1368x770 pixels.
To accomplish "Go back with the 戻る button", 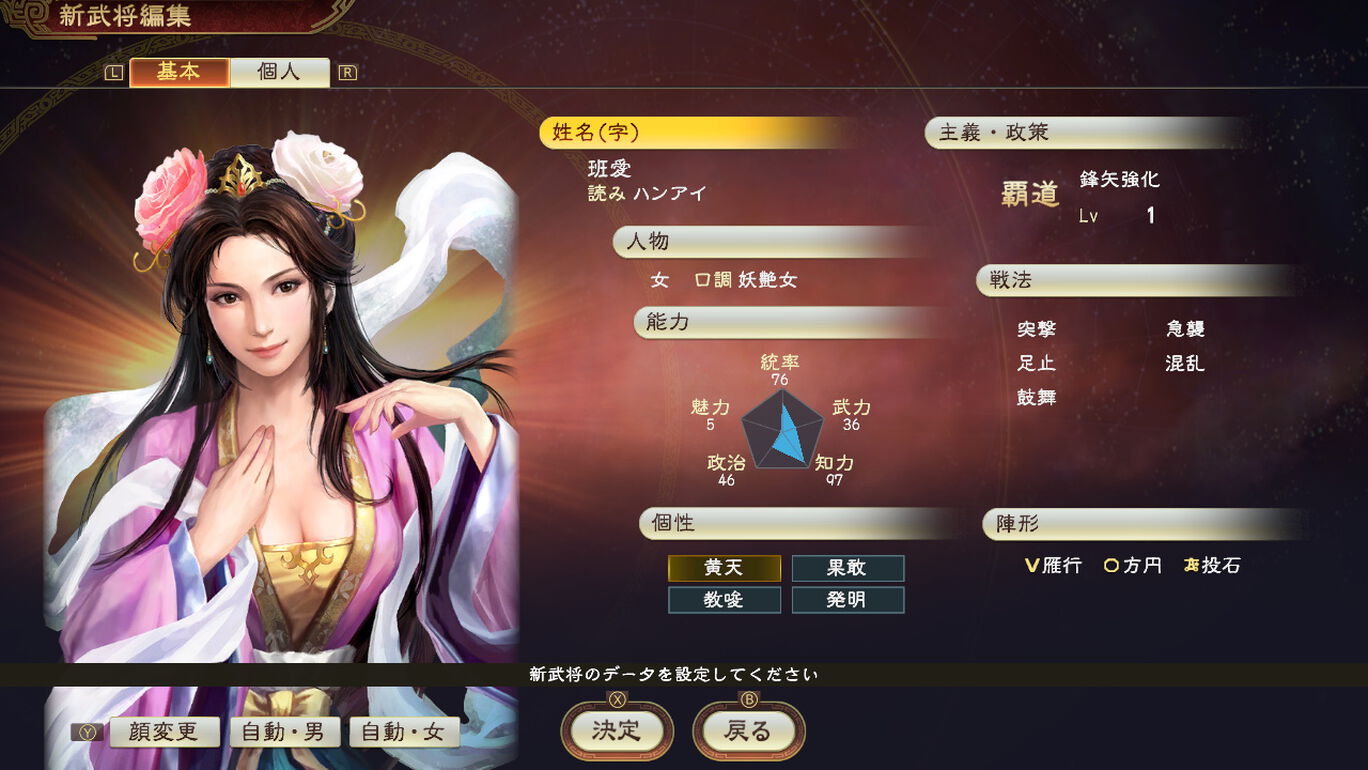I will (x=748, y=731).
